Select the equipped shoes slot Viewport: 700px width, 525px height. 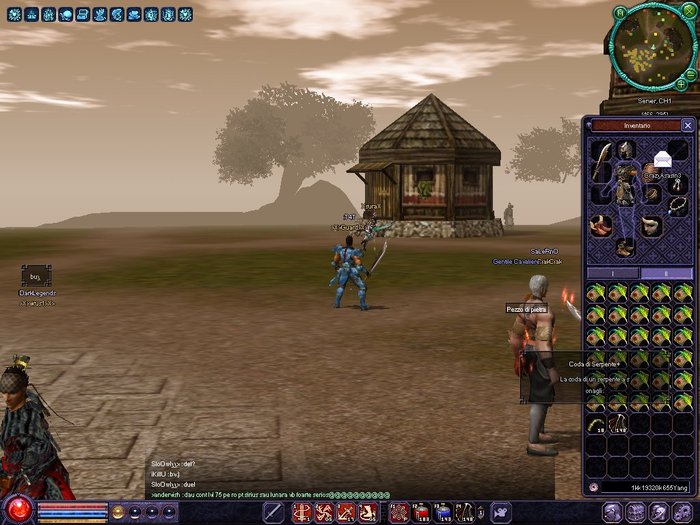point(625,246)
